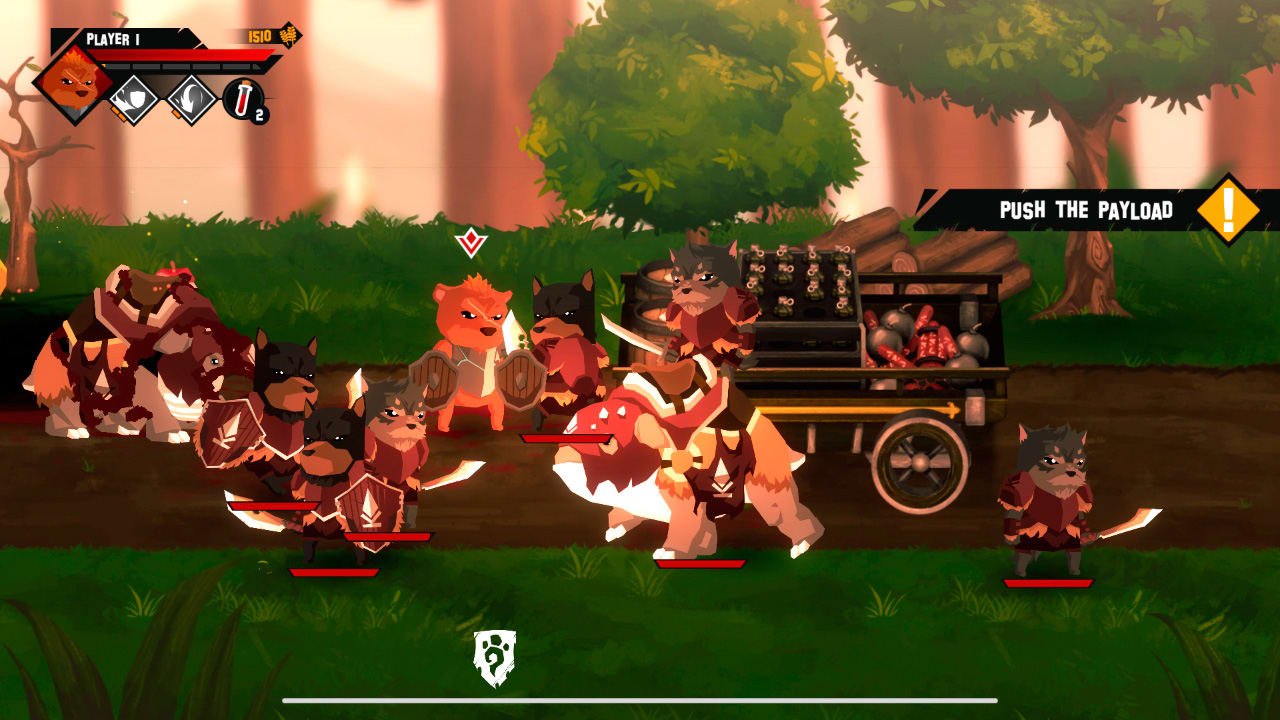Click the golden wheat currency icon
Viewport: 1280px width, 720px height.
tap(287, 35)
